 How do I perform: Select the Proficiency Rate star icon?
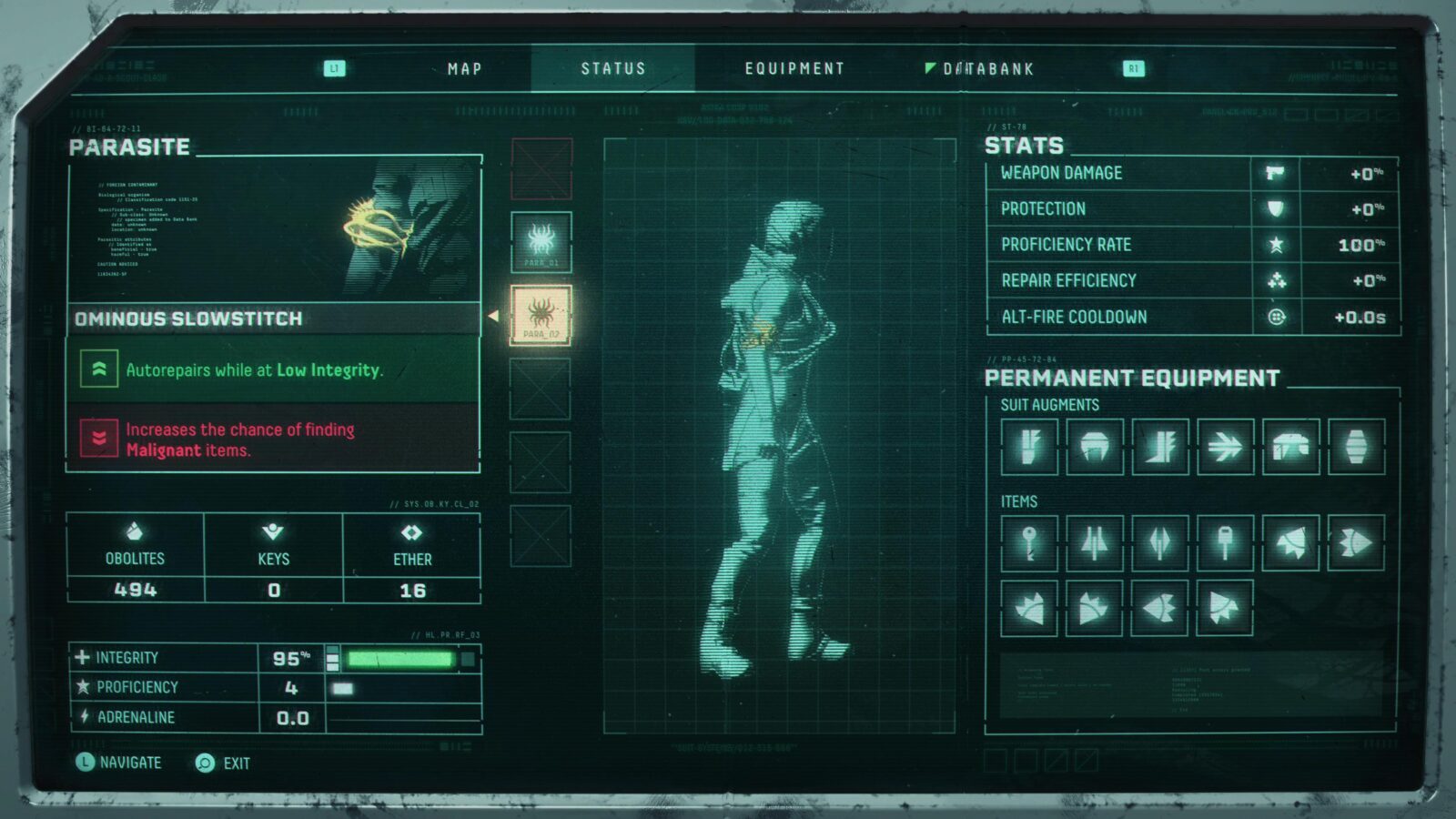tap(1274, 244)
